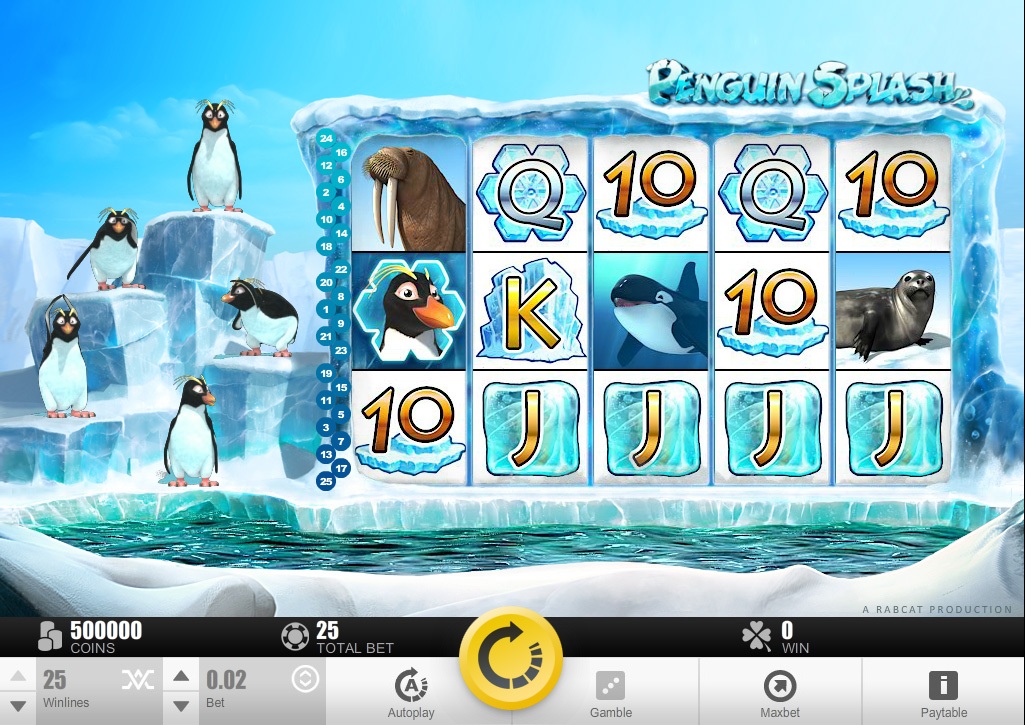Spin the reels with the yellow button
This screenshot has height=725, width=1025.
[510, 658]
